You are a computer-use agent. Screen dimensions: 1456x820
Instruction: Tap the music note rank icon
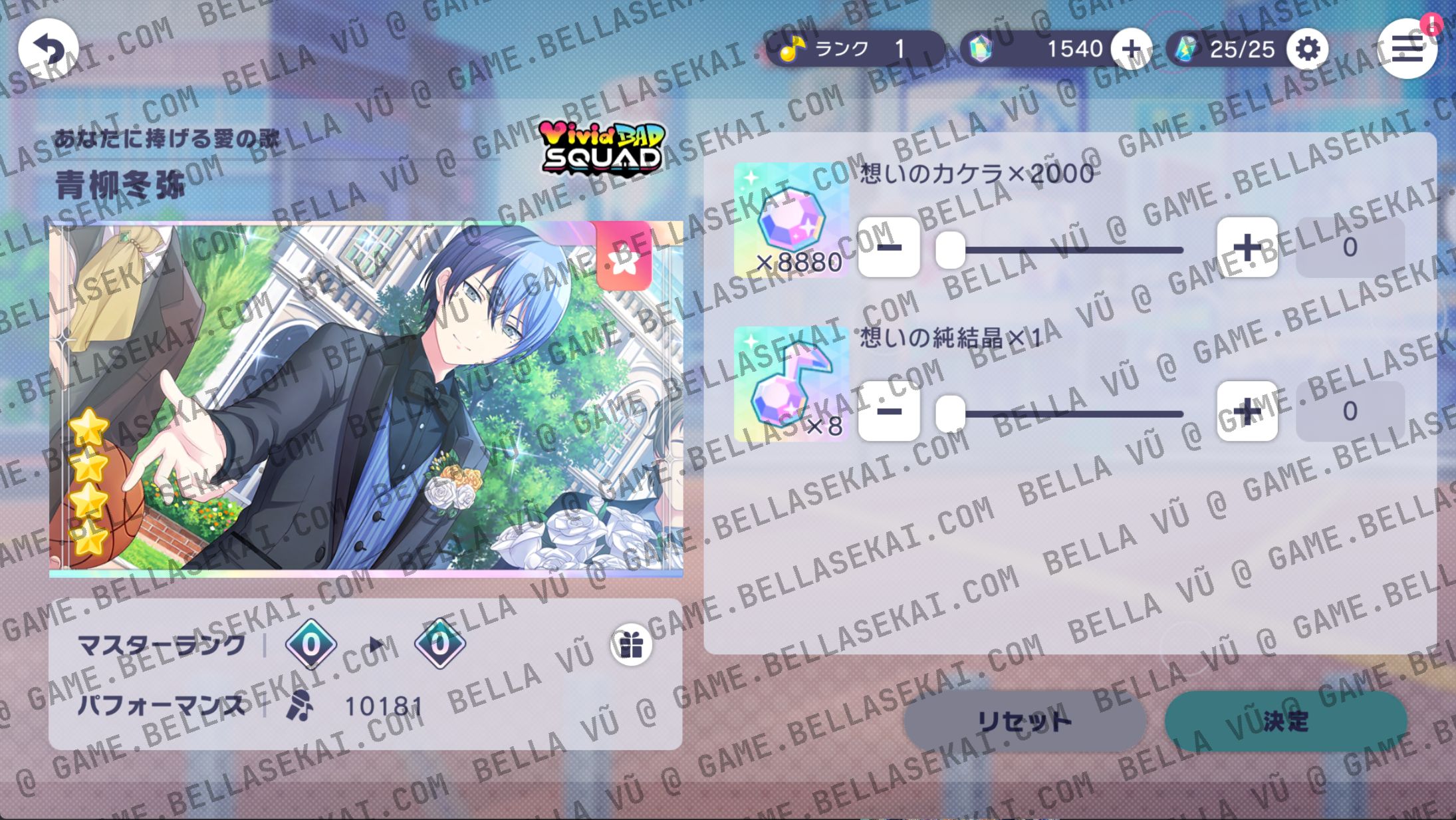click(x=791, y=49)
